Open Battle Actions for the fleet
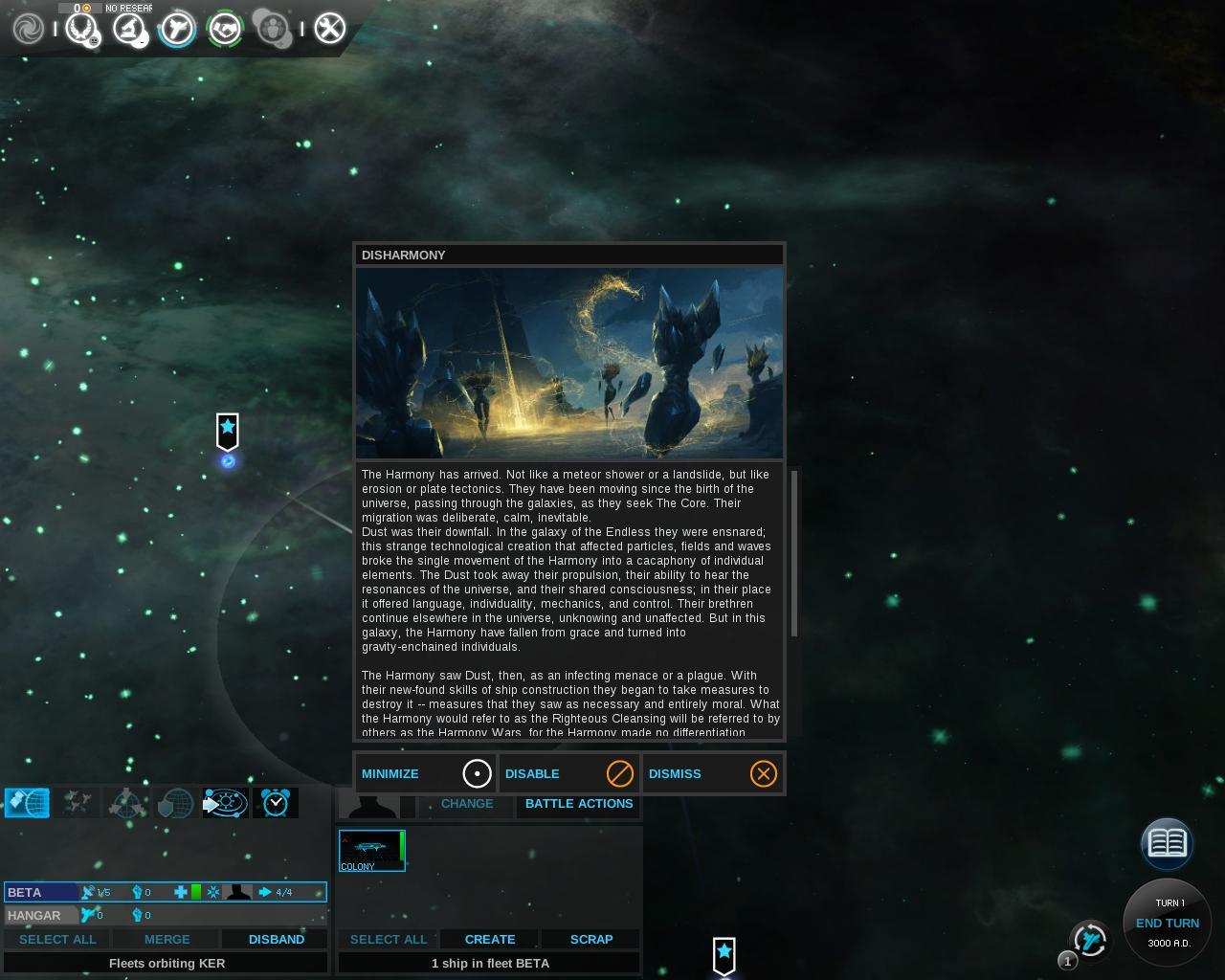Image resolution: width=1225 pixels, height=980 pixels. [579, 804]
